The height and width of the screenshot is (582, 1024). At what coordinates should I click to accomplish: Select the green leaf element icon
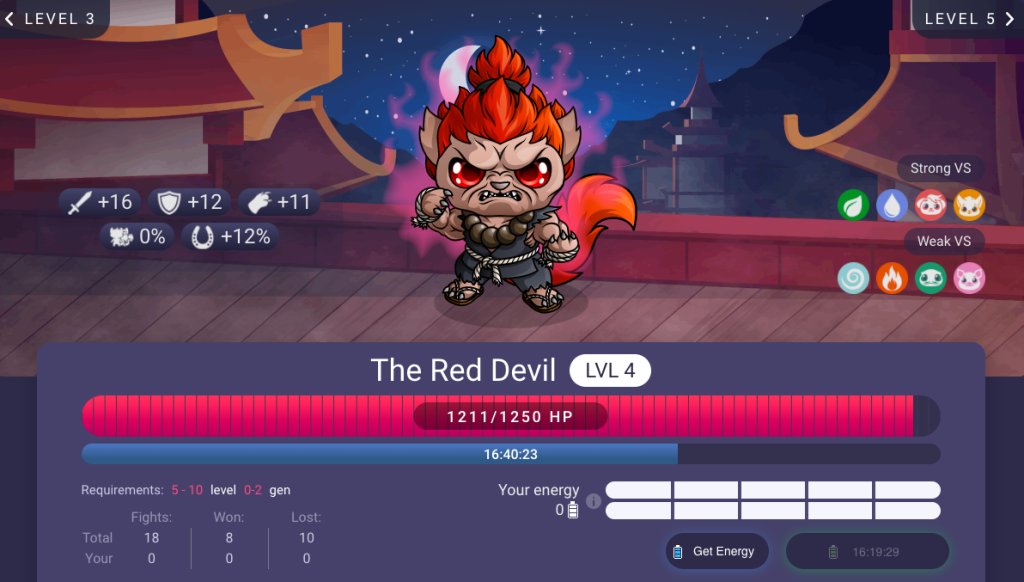[x=853, y=205]
